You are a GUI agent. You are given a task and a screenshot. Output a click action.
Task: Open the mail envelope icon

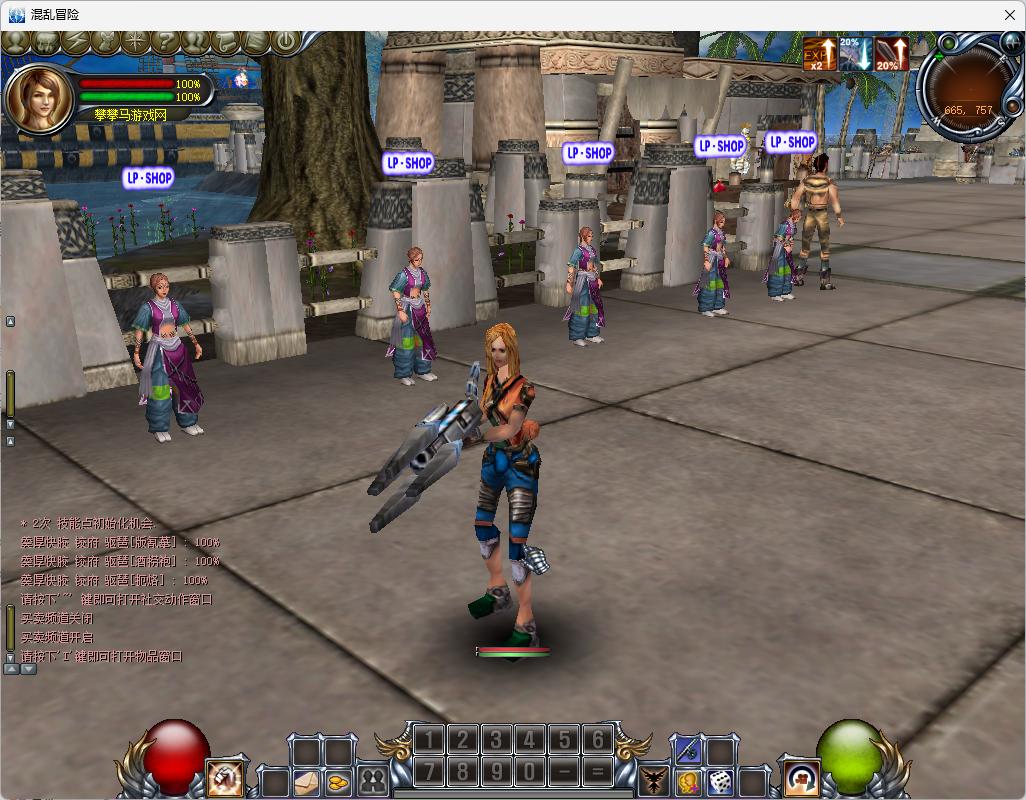click(x=306, y=781)
